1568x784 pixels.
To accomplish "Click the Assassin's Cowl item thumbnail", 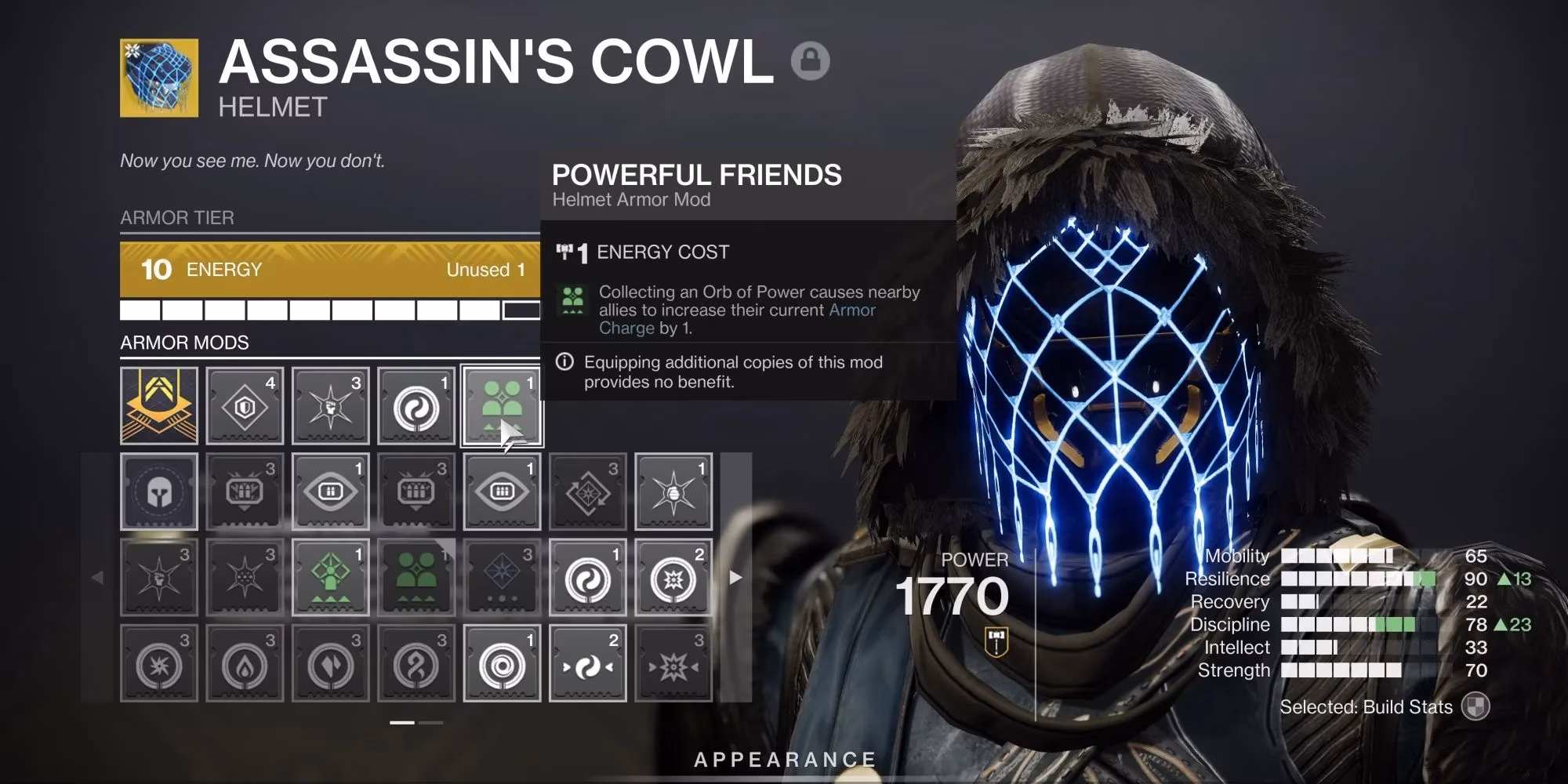I will point(158,77).
